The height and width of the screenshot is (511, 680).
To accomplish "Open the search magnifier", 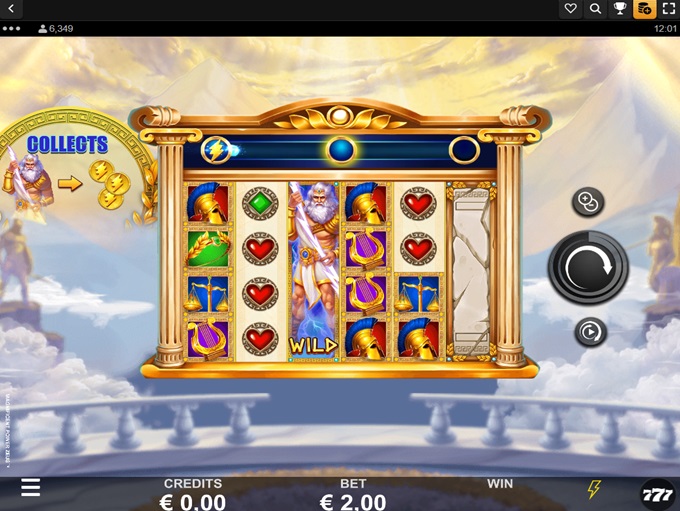I will point(596,9).
